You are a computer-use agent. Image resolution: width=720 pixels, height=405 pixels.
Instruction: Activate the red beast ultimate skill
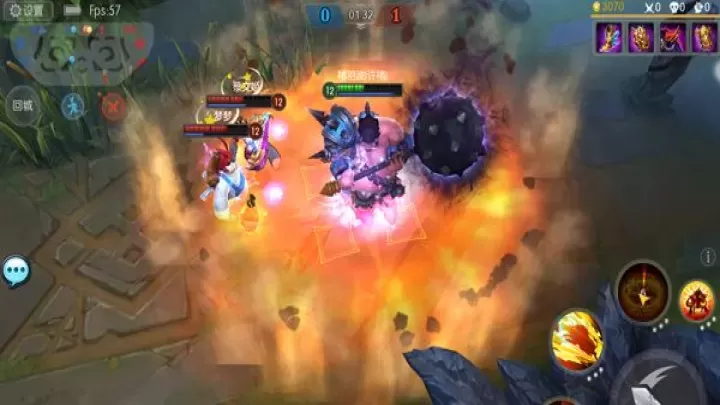[697, 301]
